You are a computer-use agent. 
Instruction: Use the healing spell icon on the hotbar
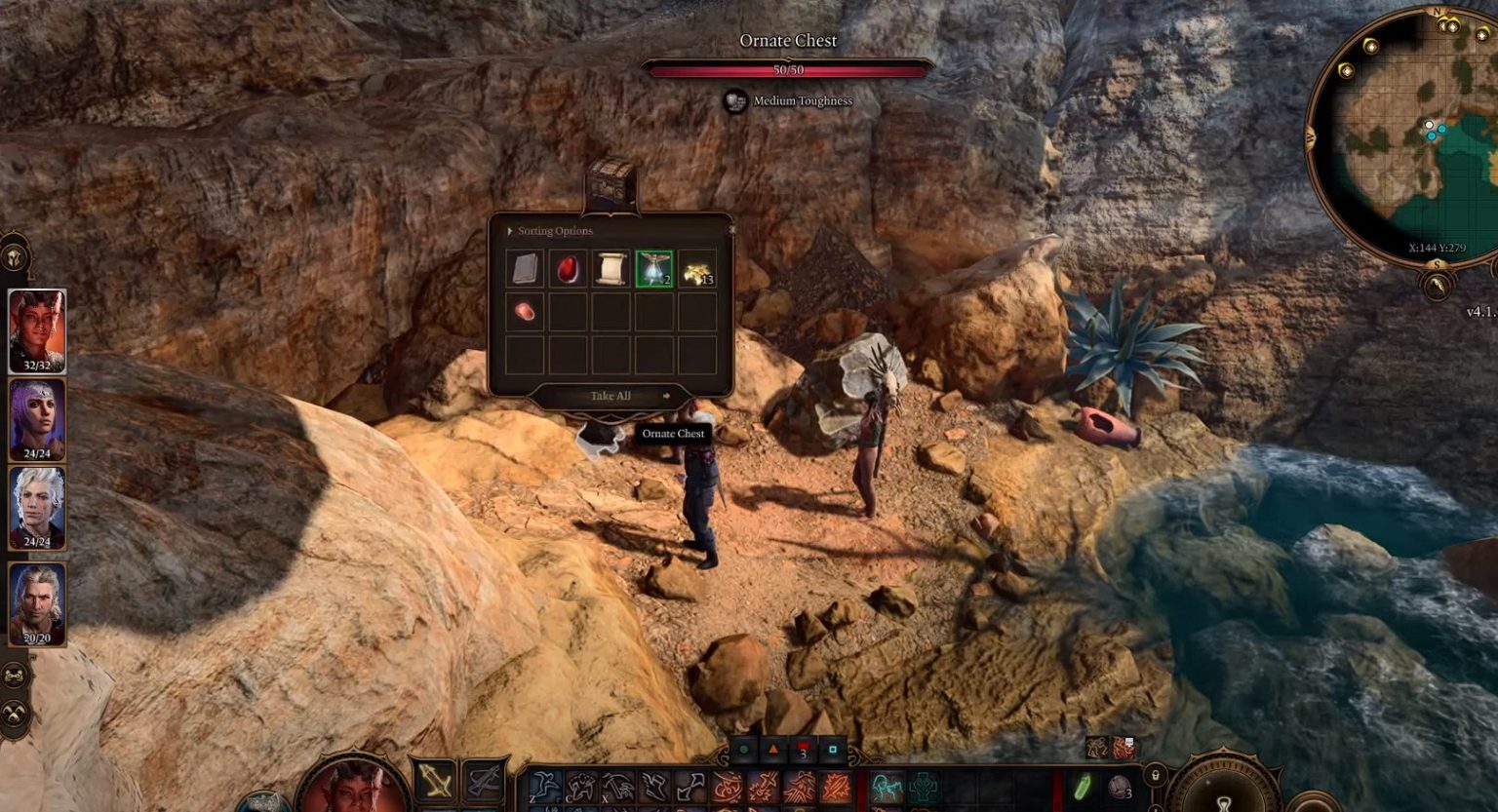pos(925,788)
